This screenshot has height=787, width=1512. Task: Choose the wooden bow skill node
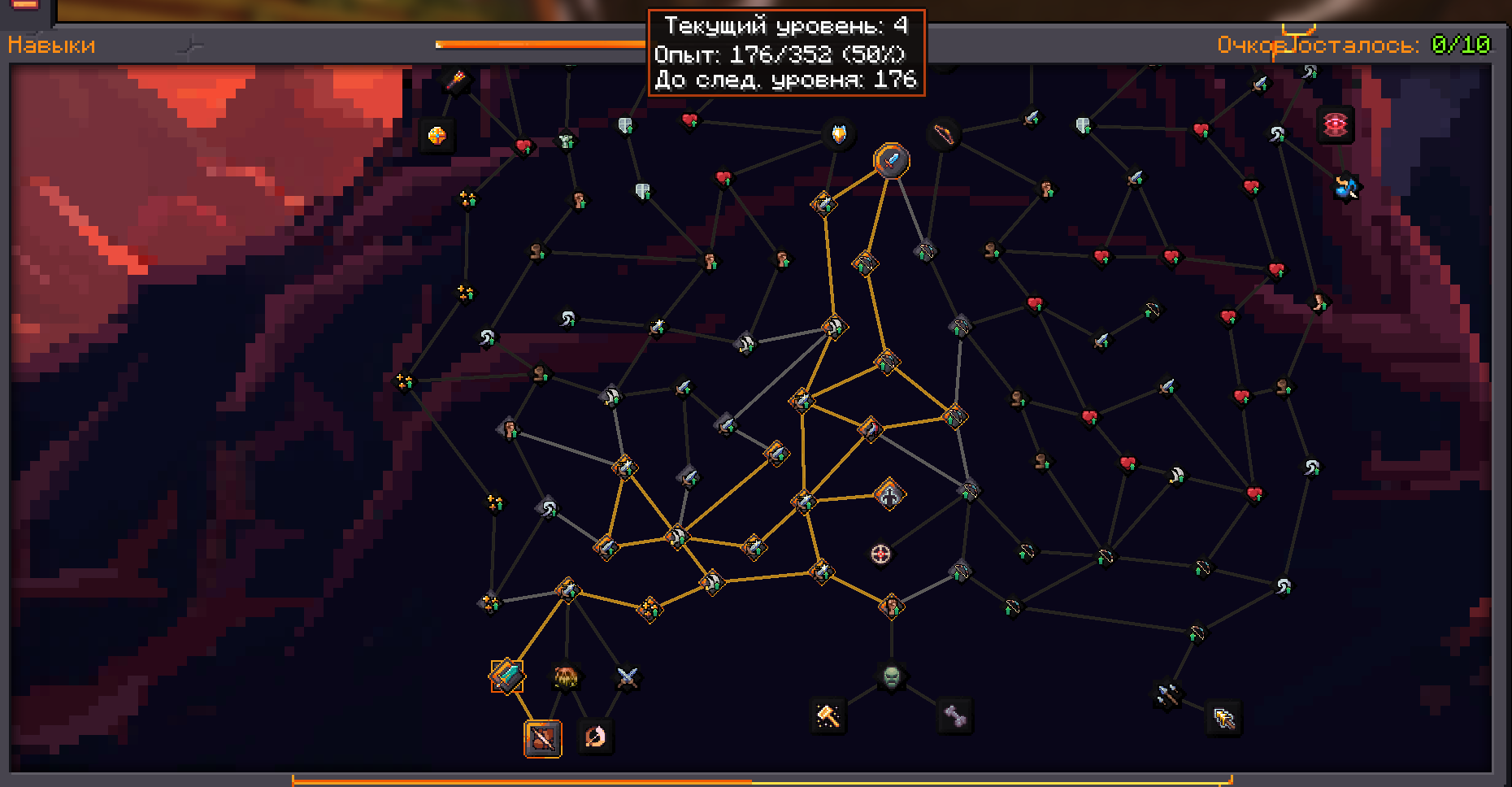pyautogui.click(x=944, y=133)
